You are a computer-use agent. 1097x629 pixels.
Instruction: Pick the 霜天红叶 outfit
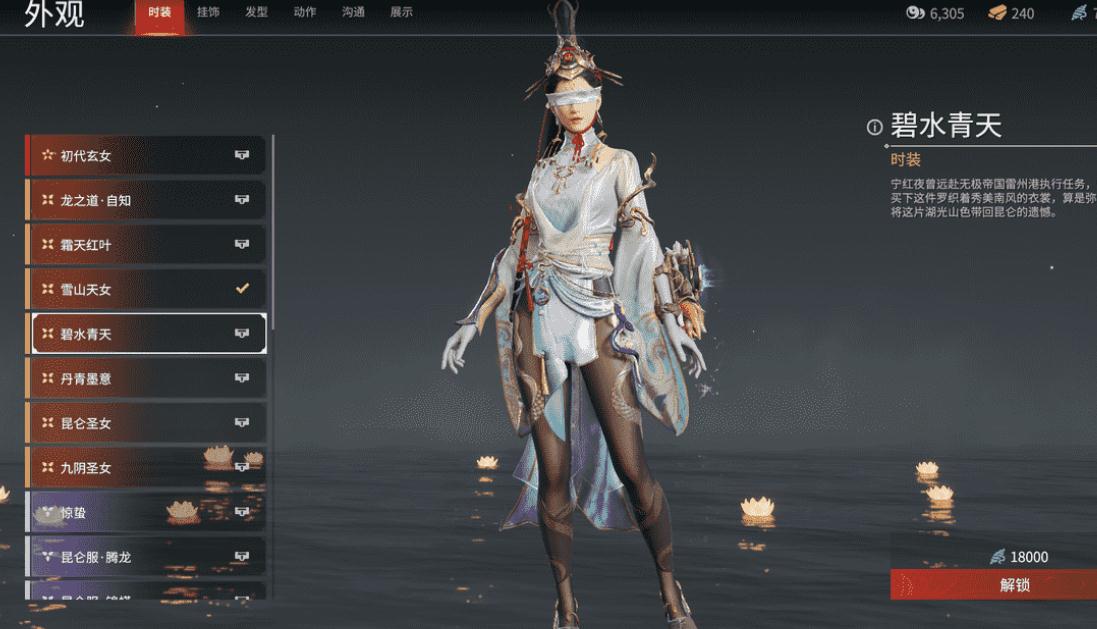(x=146, y=245)
